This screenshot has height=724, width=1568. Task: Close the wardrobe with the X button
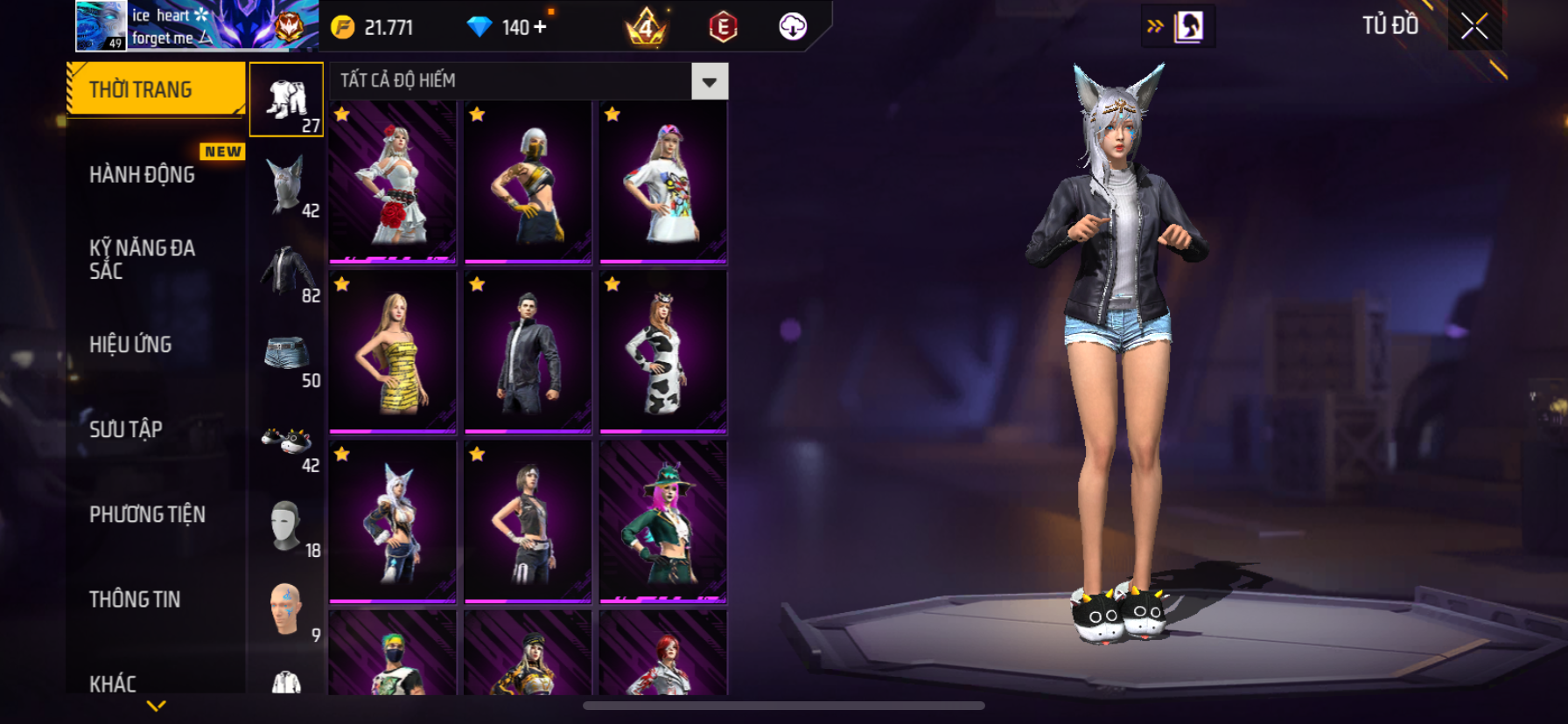pyautogui.click(x=1474, y=26)
